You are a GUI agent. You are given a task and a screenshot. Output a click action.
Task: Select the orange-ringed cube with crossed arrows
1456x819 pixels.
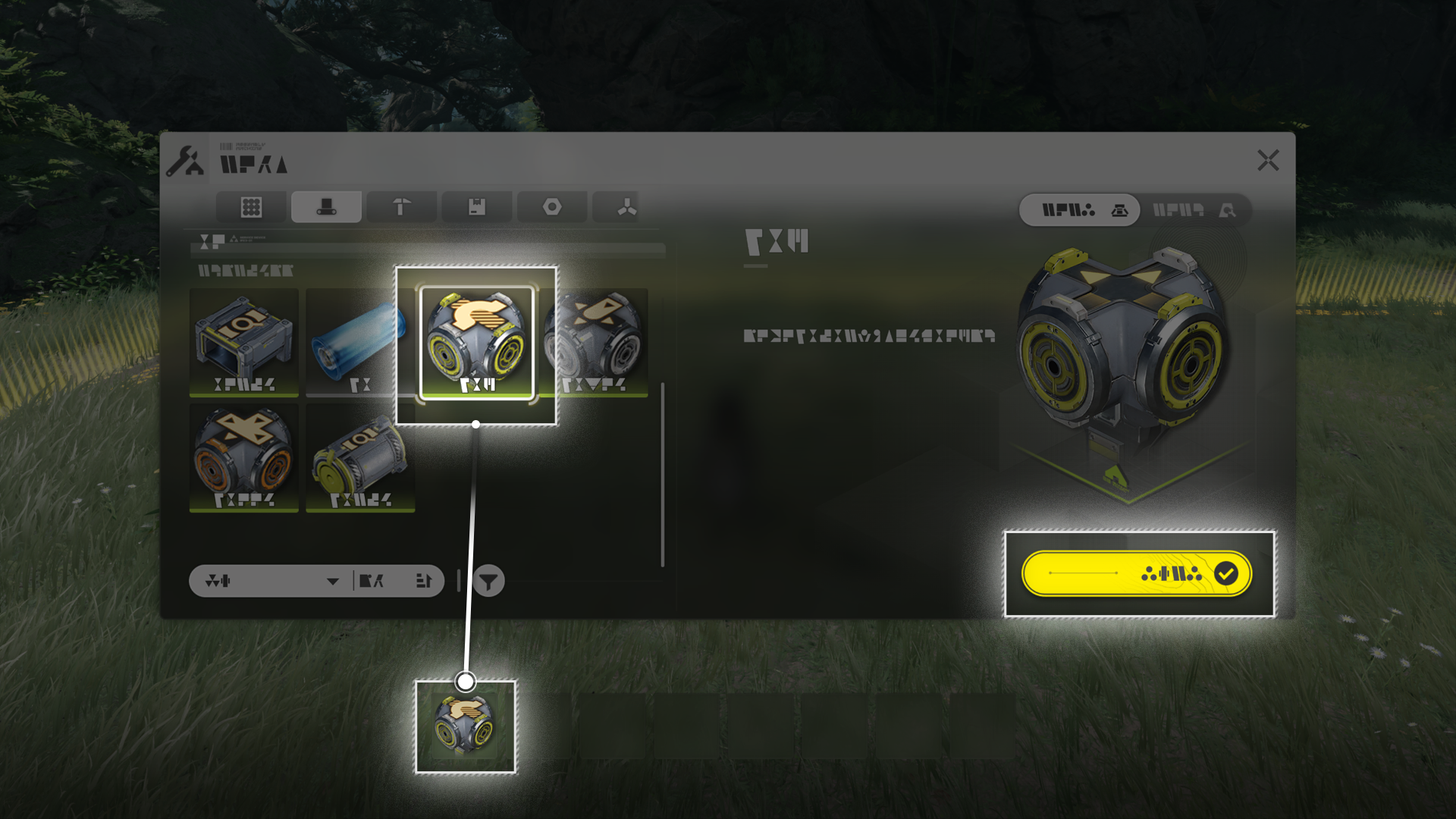point(243,457)
